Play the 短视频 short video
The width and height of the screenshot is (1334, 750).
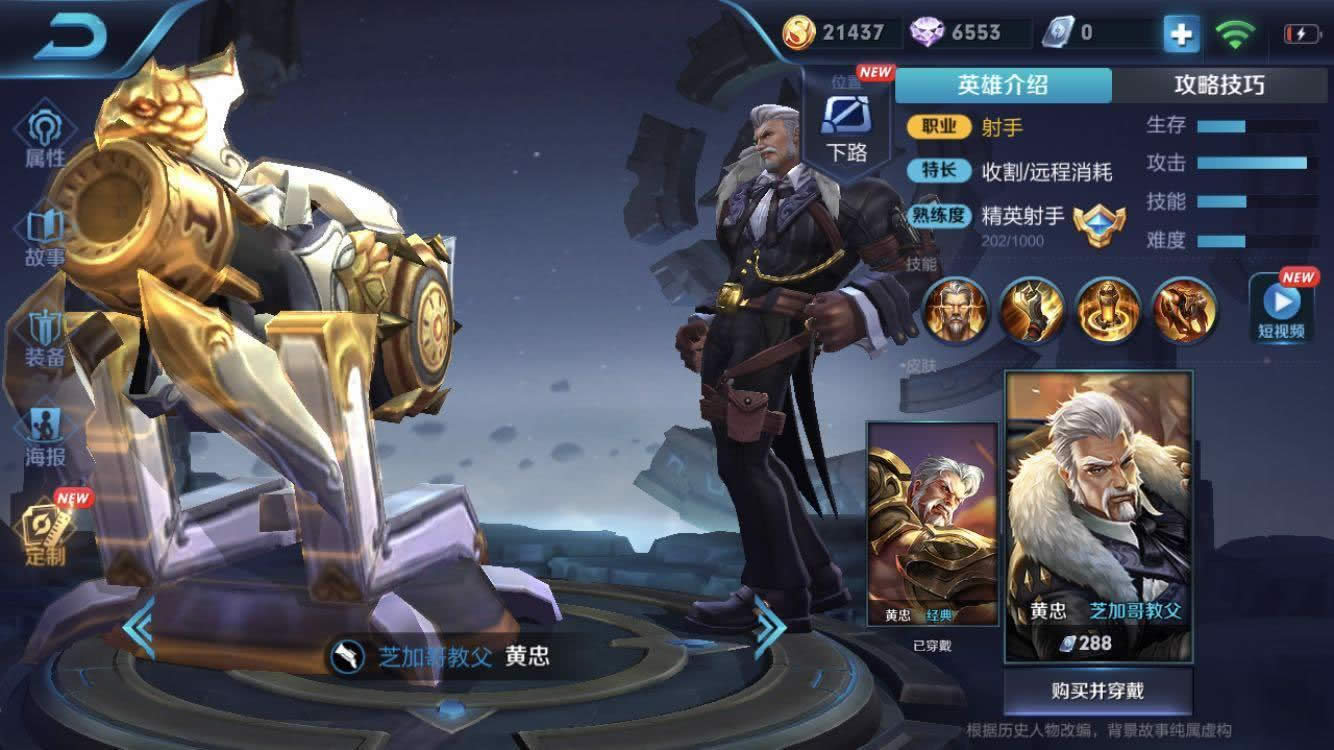pos(1281,309)
